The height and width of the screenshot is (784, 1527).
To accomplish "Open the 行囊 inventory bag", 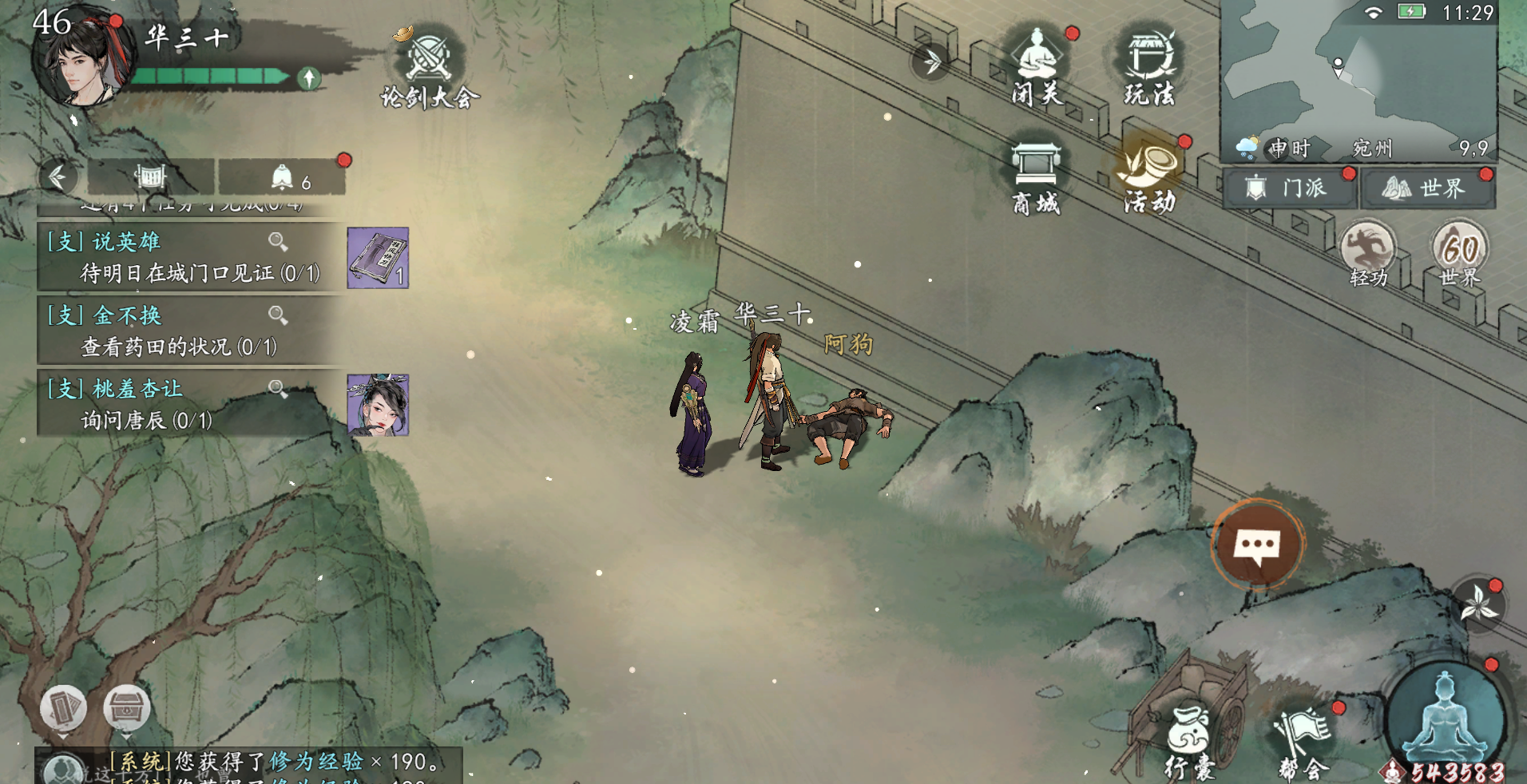I will [1189, 742].
